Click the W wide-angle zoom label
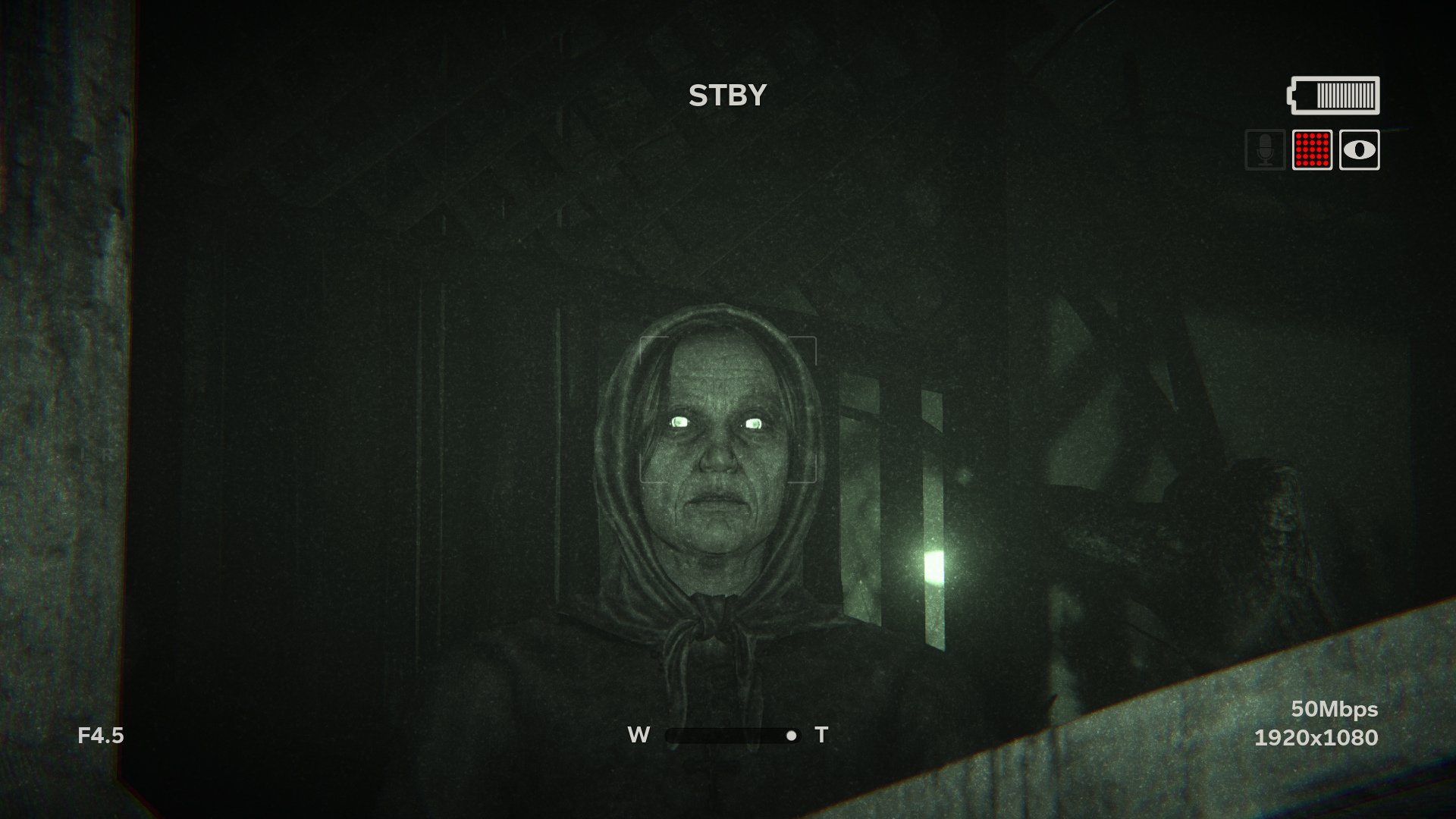This screenshot has width=1456, height=819. [x=637, y=733]
